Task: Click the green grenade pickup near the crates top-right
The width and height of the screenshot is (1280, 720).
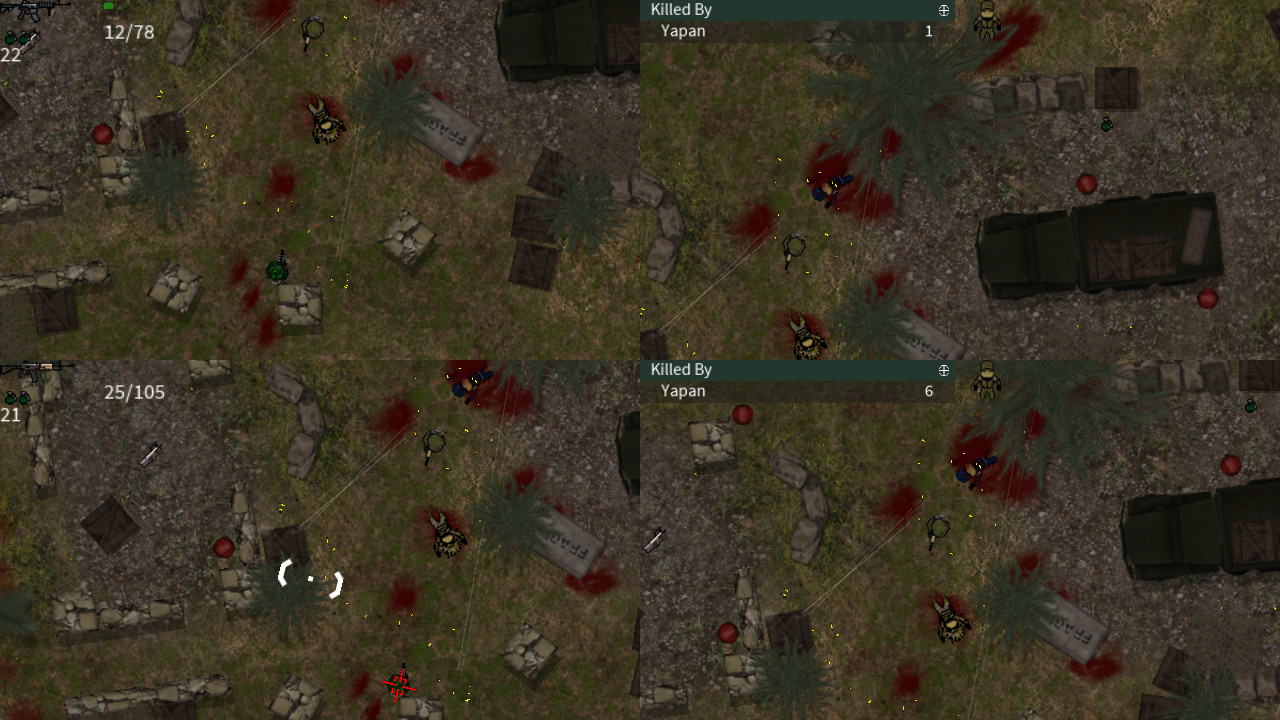Action: tap(1107, 126)
